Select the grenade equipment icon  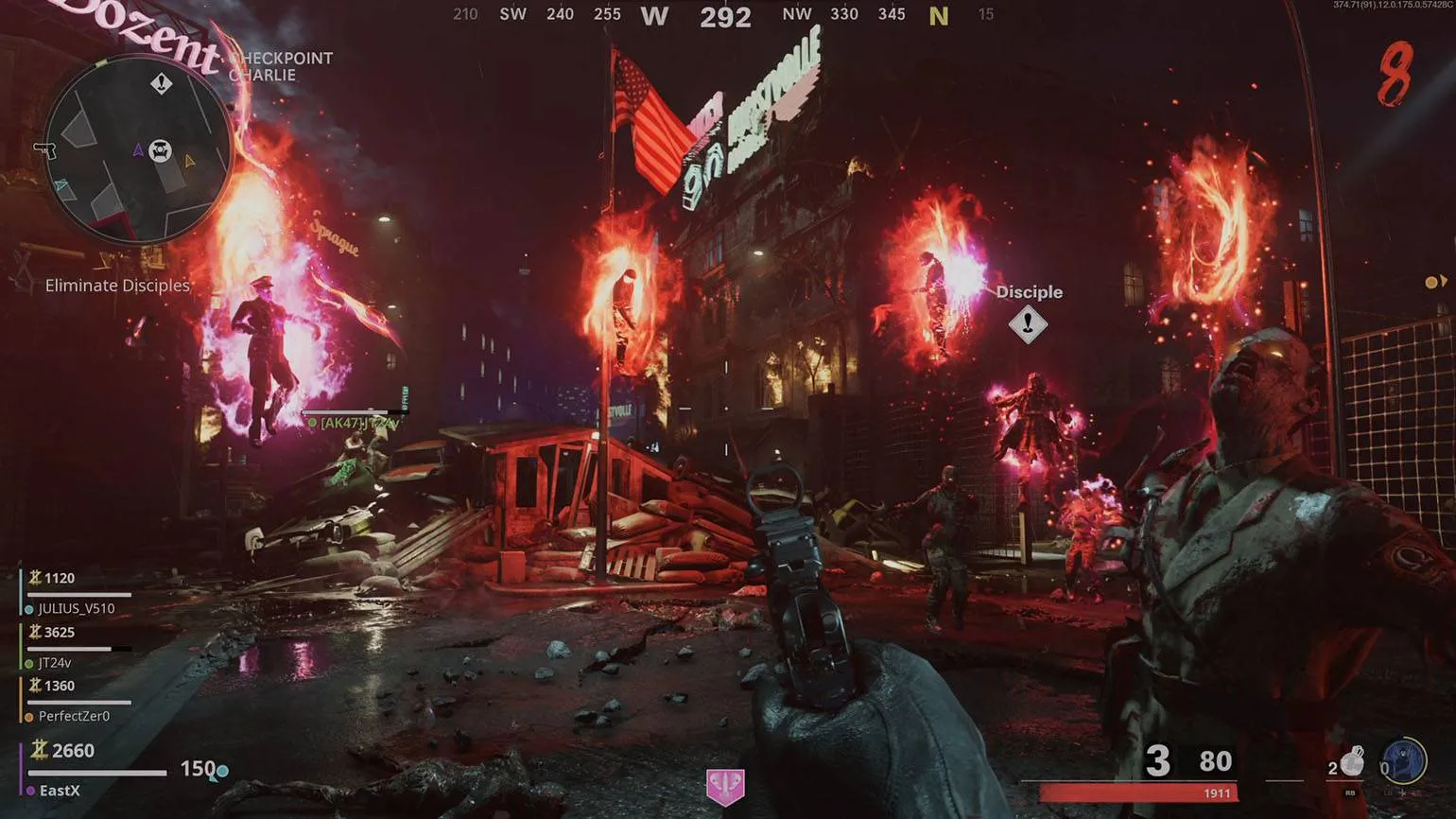(1352, 760)
